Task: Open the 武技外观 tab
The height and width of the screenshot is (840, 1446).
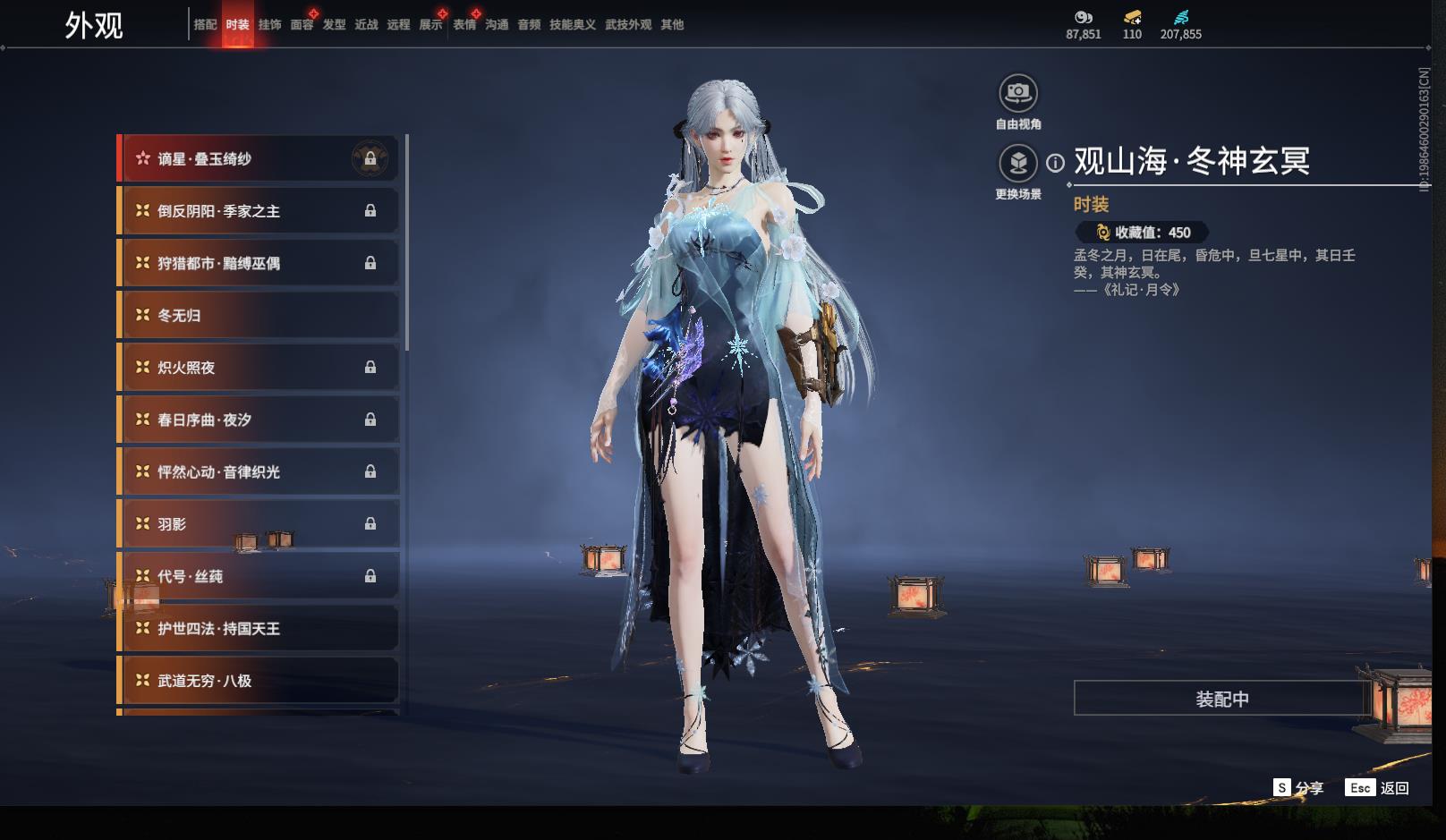Action: (627, 25)
